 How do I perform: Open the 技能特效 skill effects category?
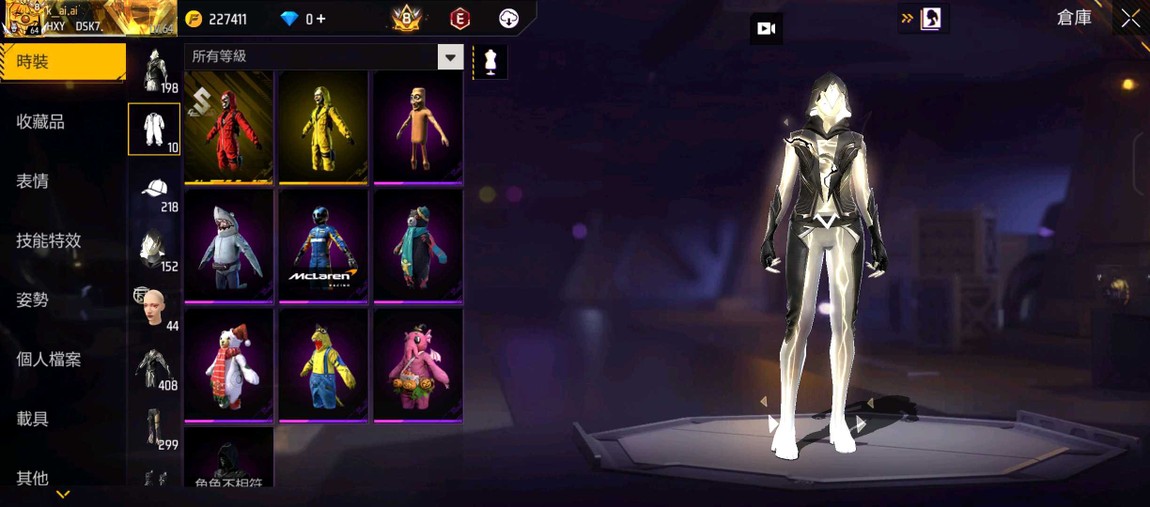coord(49,241)
